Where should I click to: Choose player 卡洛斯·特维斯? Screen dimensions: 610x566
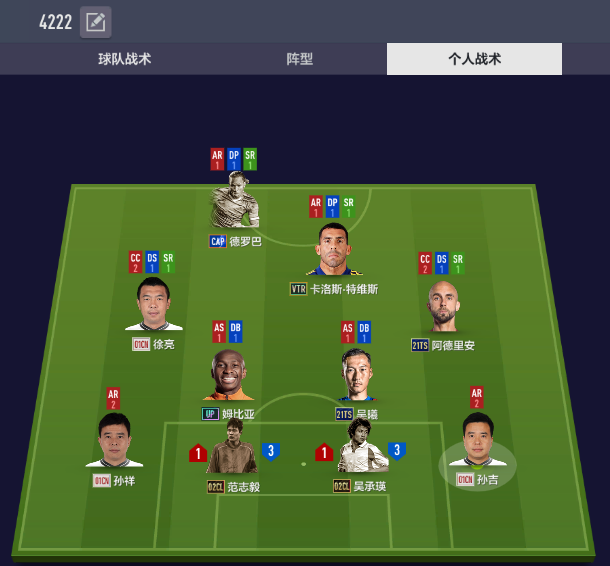(x=333, y=250)
